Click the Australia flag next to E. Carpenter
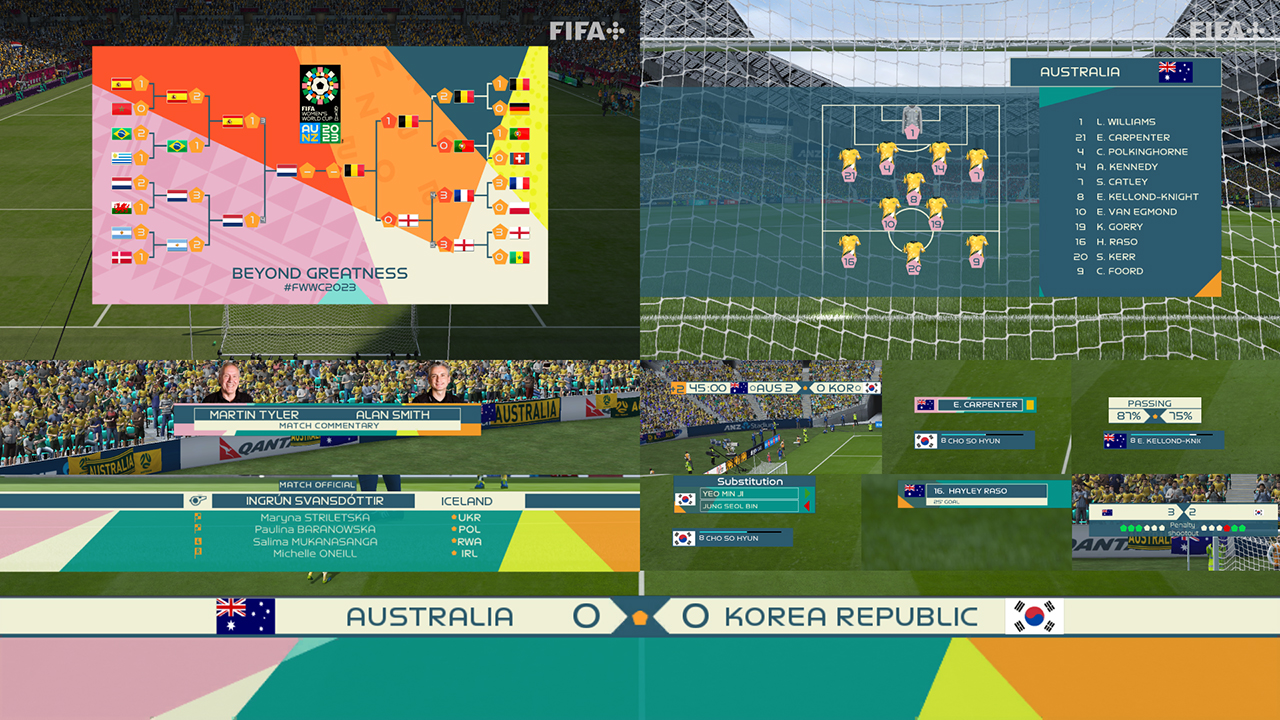The height and width of the screenshot is (720, 1280). (x=925, y=405)
